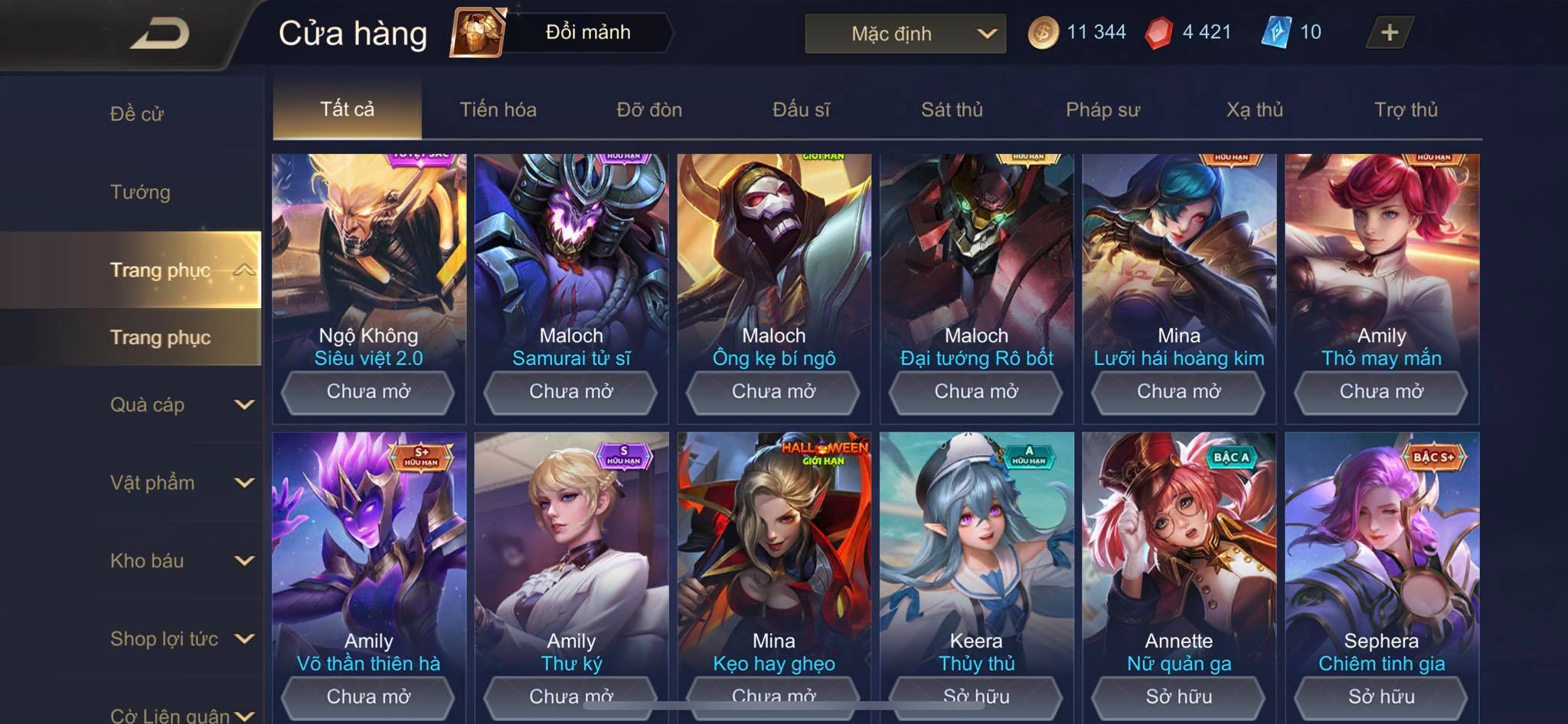Viewport: 1568px width, 724px height.
Task: Choose the Pháp sư tab
Action: tap(1102, 109)
